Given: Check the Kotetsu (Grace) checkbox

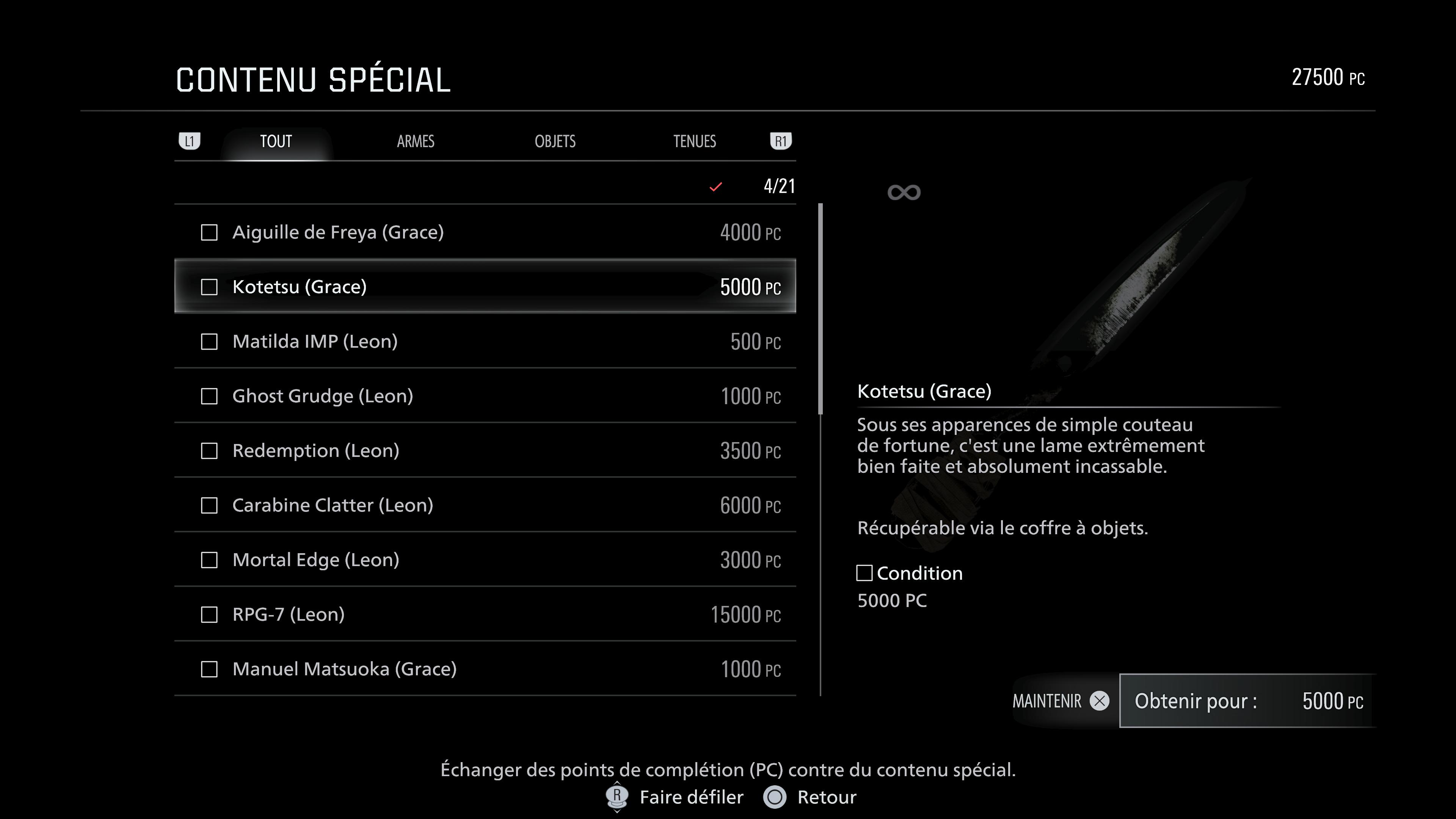Looking at the screenshot, I should click(x=209, y=287).
